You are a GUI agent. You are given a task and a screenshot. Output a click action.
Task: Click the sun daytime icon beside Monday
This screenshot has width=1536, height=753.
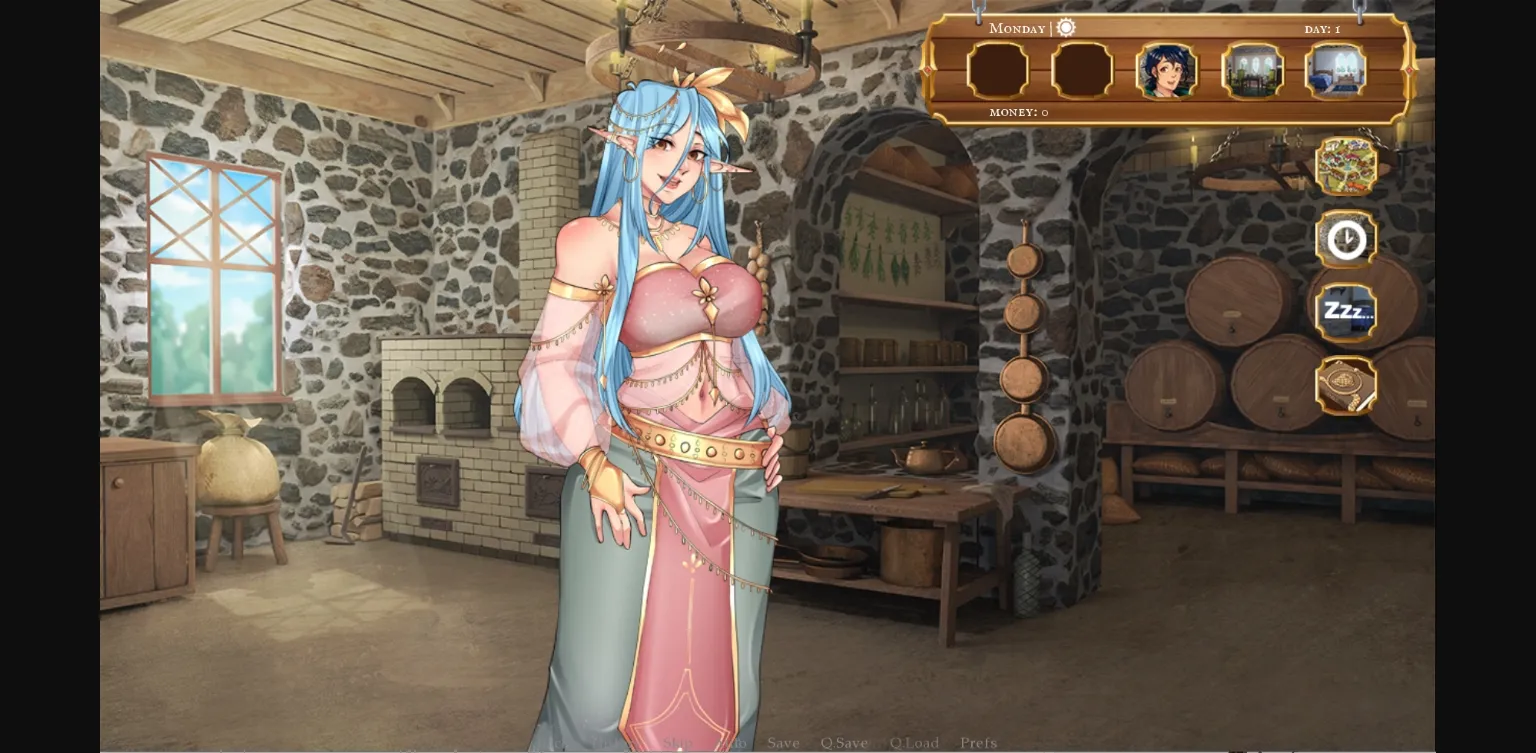click(x=1065, y=28)
